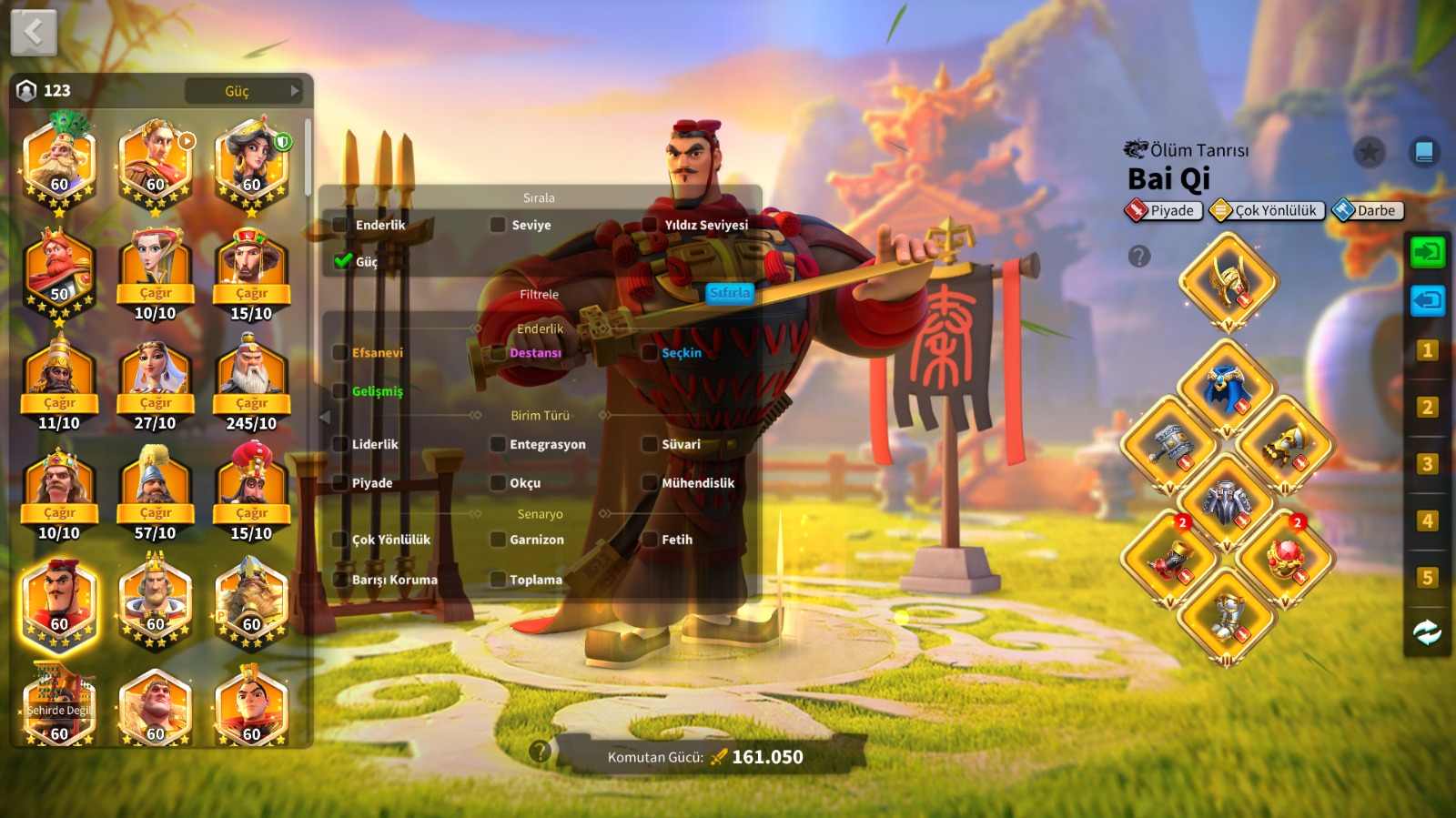Enable sorting by Yıldız Seviyesi
The image size is (1456, 818).
650,225
